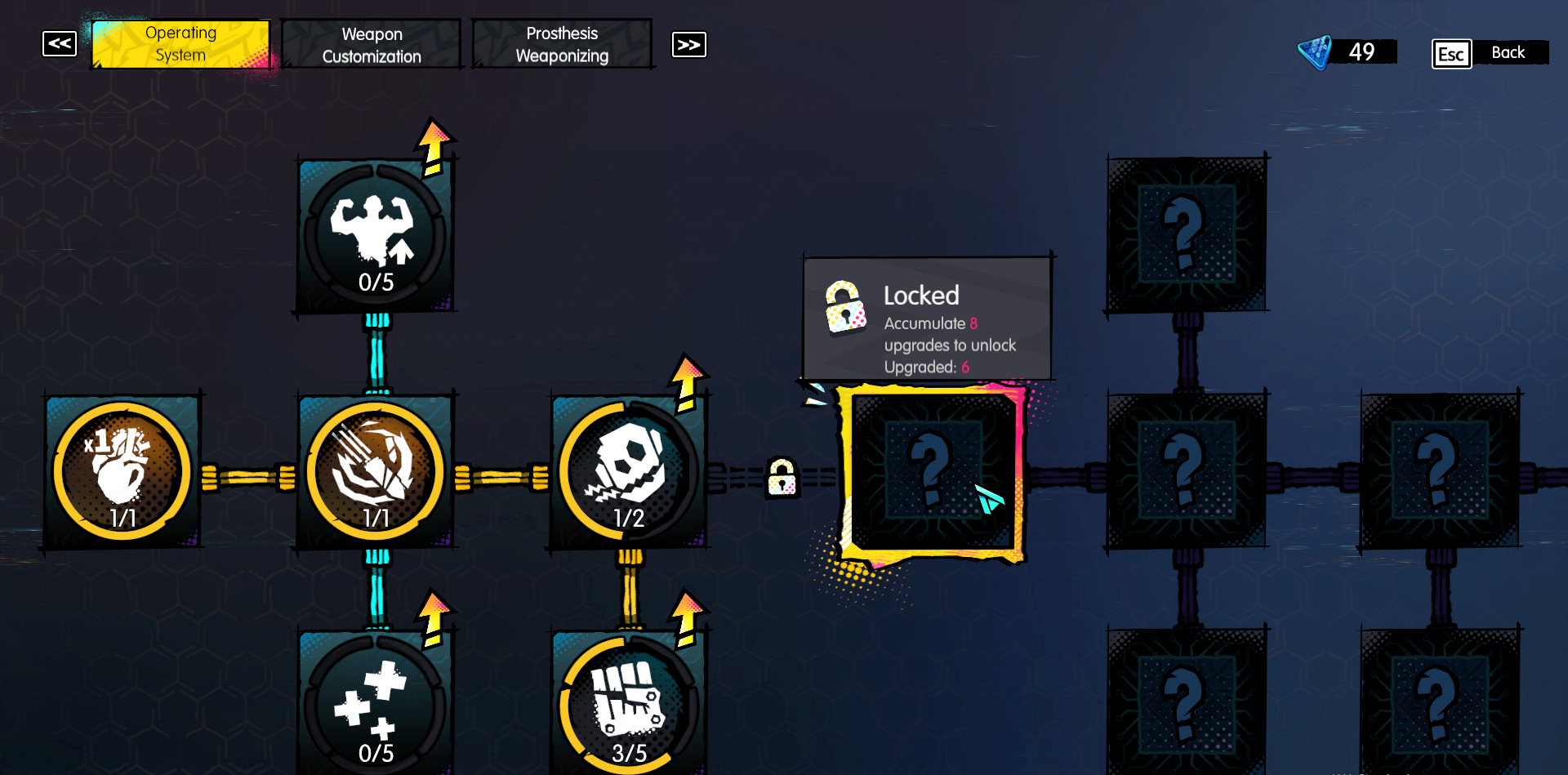Select the heart x1 extra life node
The image size is (1568, 775).
pyautogui.click(x=121, y=470)
